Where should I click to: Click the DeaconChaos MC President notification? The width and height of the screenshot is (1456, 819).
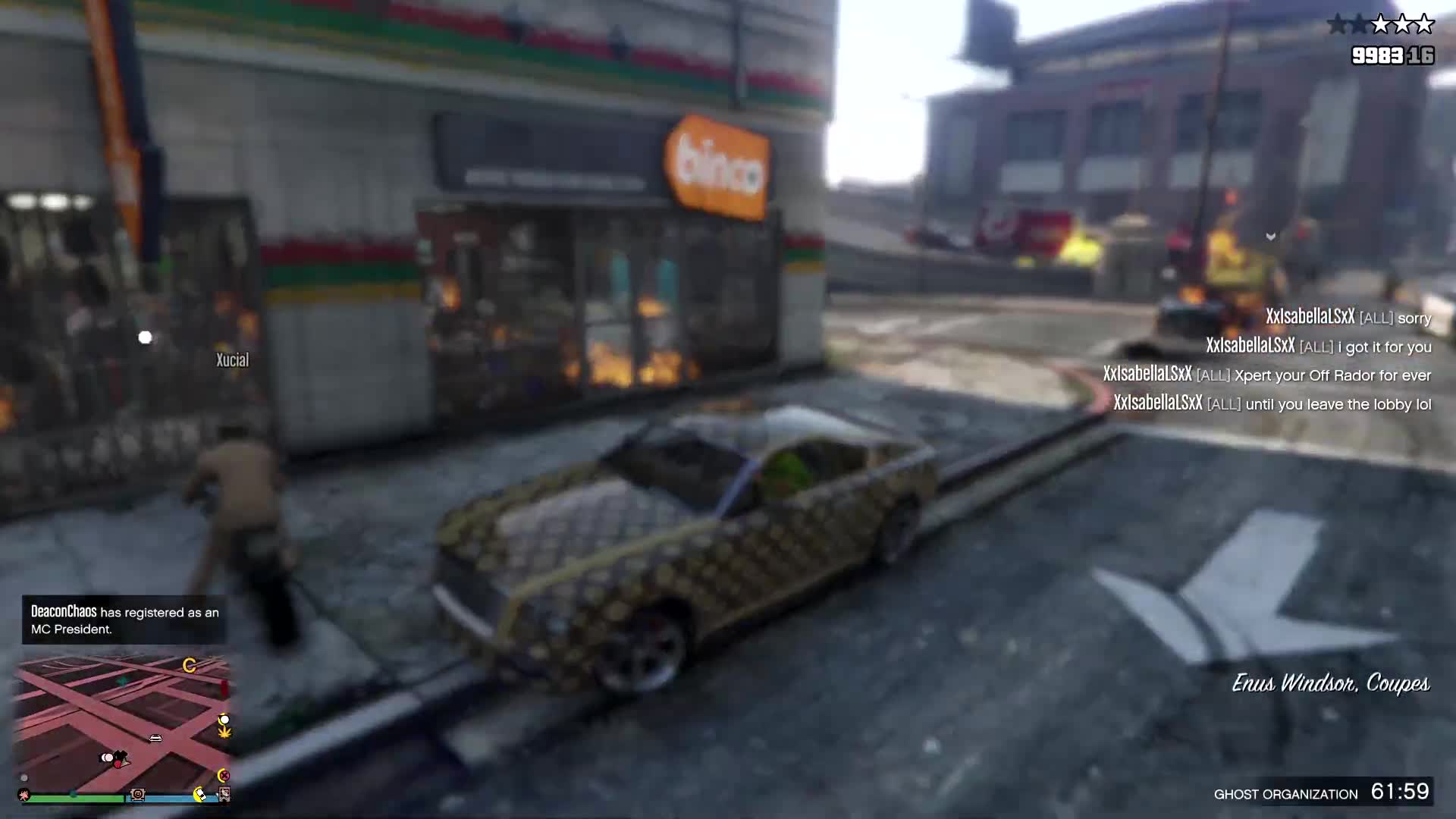[x=124, y=620]
